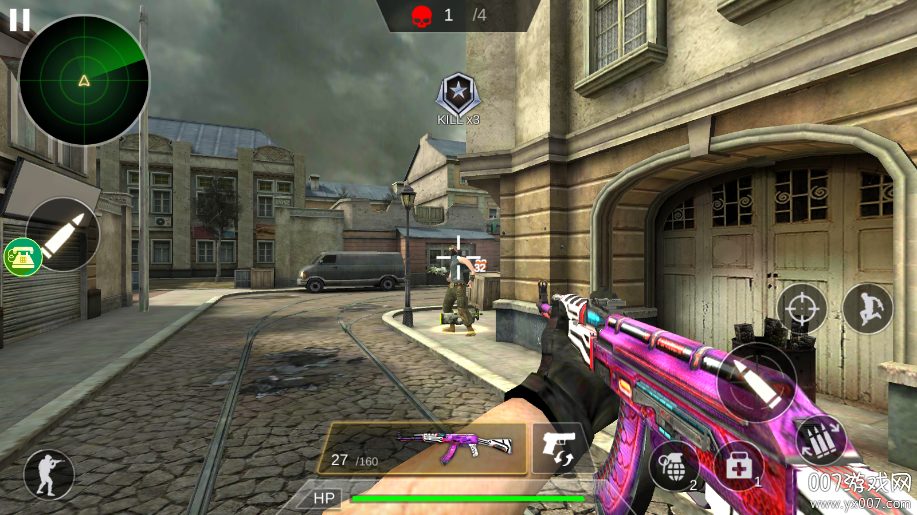The image size is (917, 515).
Task: Reload using the three-bullets button
Action: tap(821, 440)
